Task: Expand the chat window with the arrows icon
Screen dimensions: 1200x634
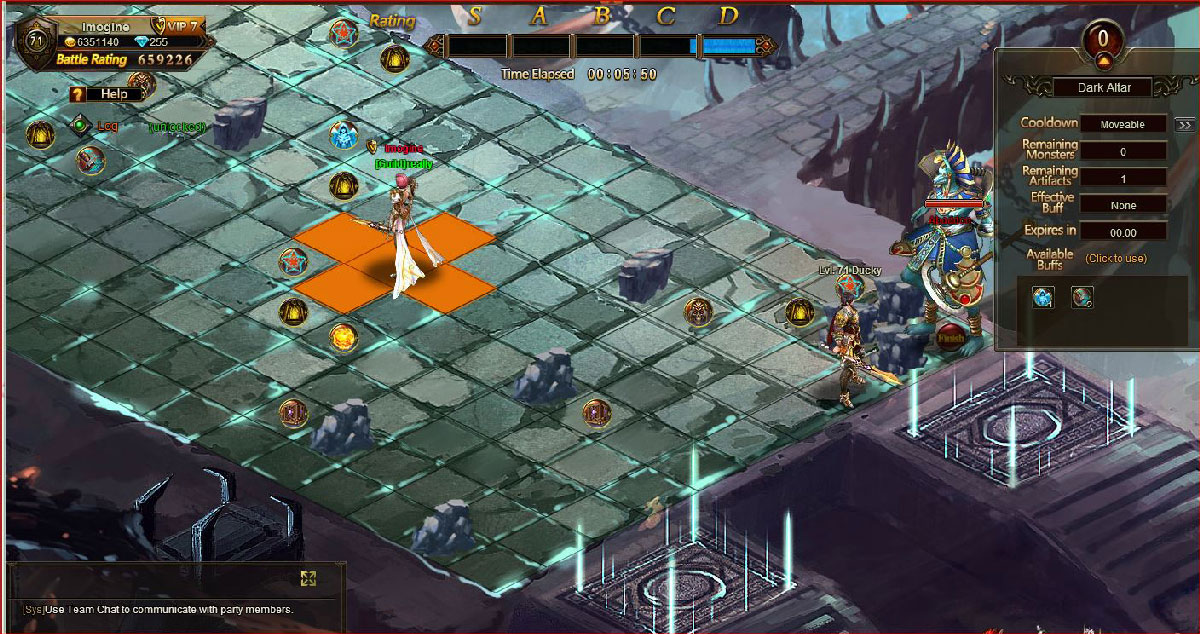Action: [x=308, y=578]
